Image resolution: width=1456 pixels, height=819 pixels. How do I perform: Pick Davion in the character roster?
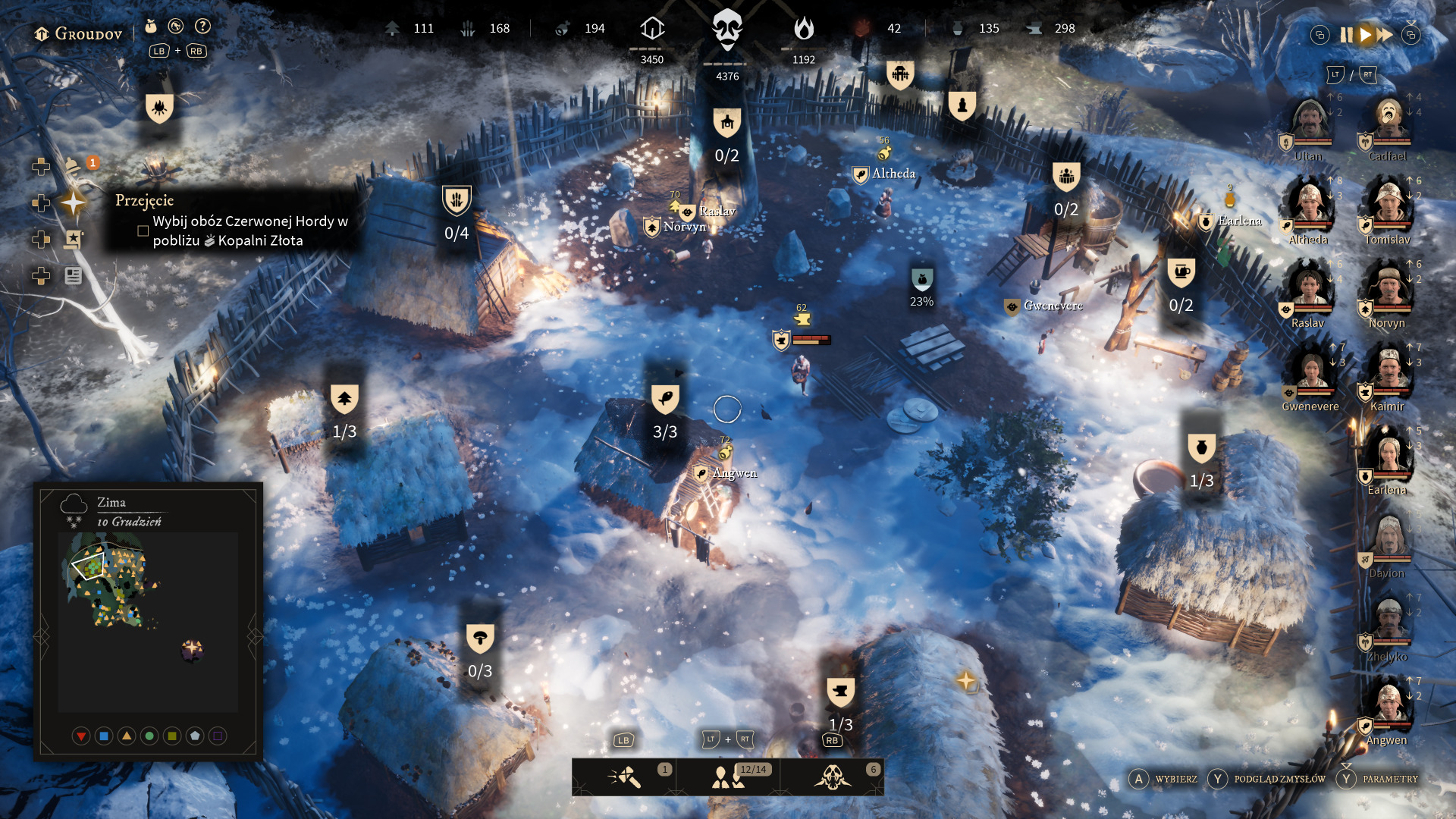click(x=1389, y=538)
